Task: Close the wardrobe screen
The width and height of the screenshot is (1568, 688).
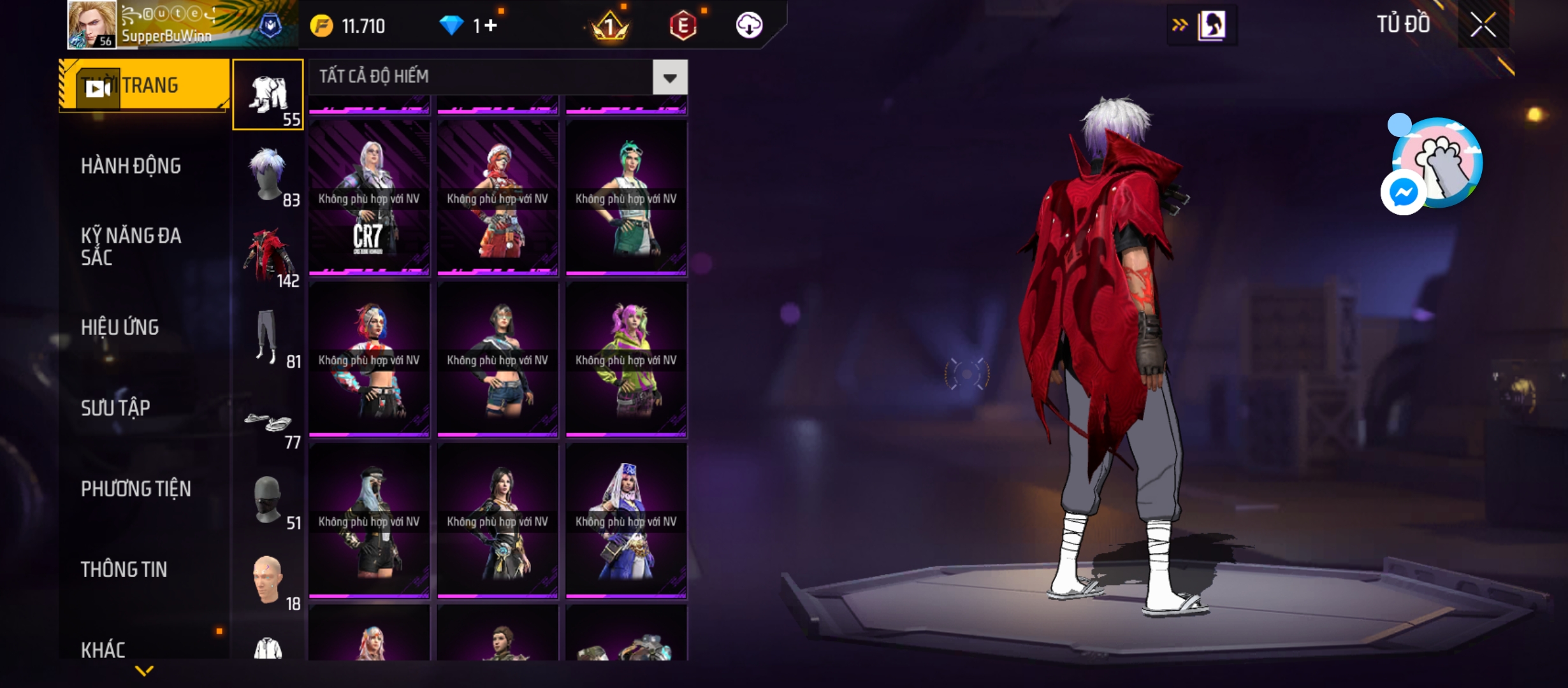Action: [1483, 25]
